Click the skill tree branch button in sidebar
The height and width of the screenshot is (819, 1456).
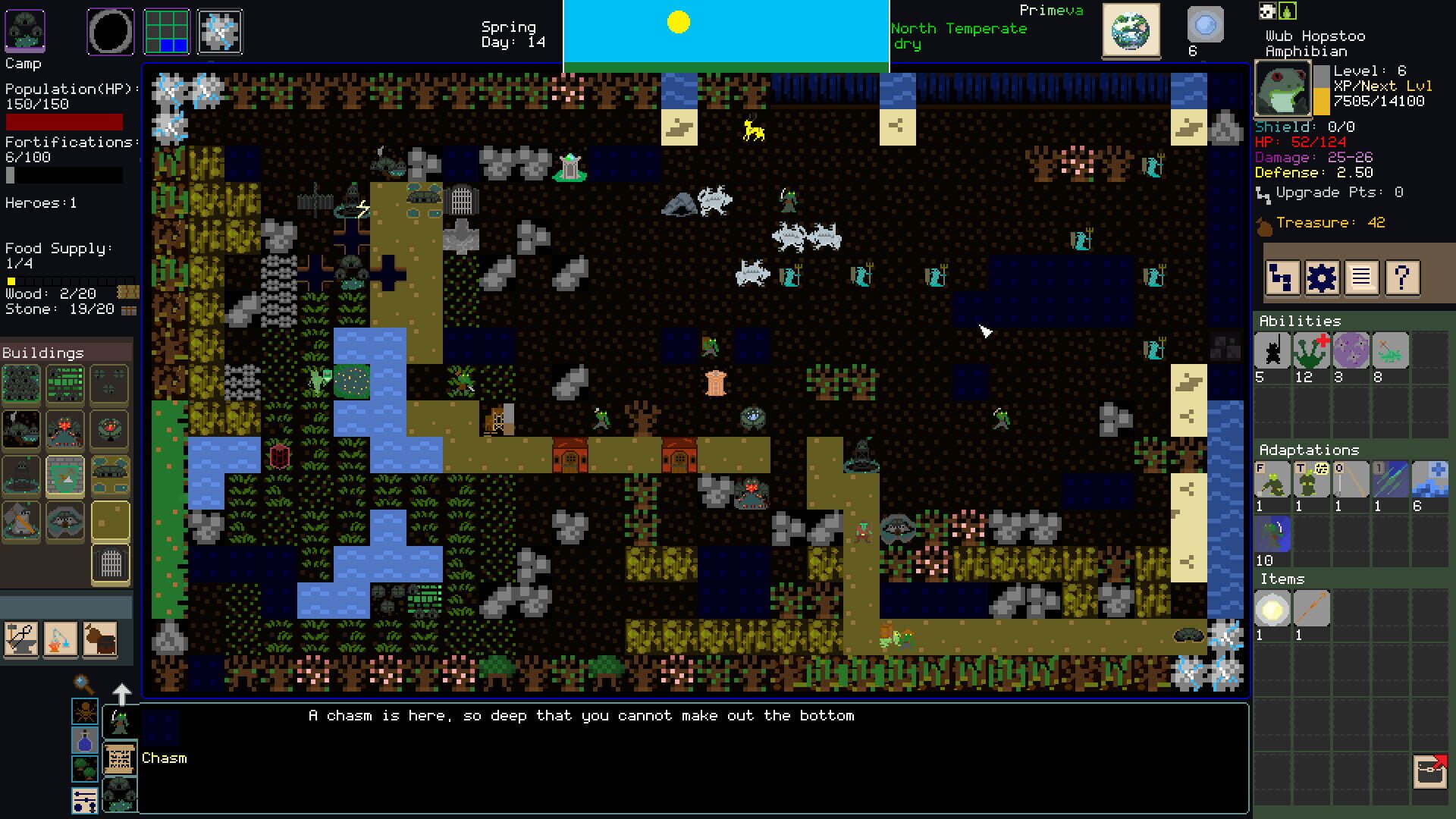click(x=1282, y=278)
